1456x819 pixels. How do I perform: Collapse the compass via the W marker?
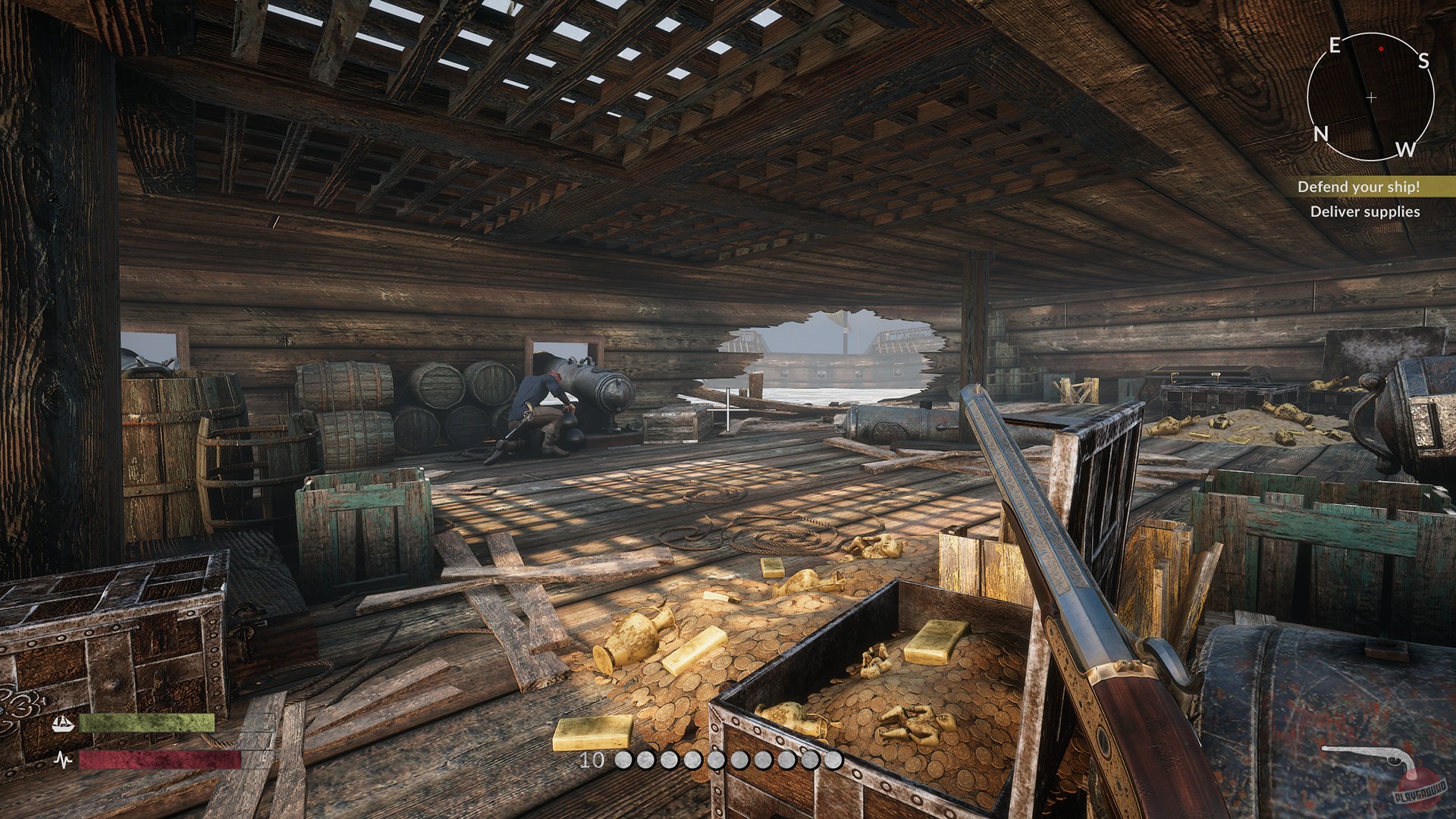(x=1408, y=151)
